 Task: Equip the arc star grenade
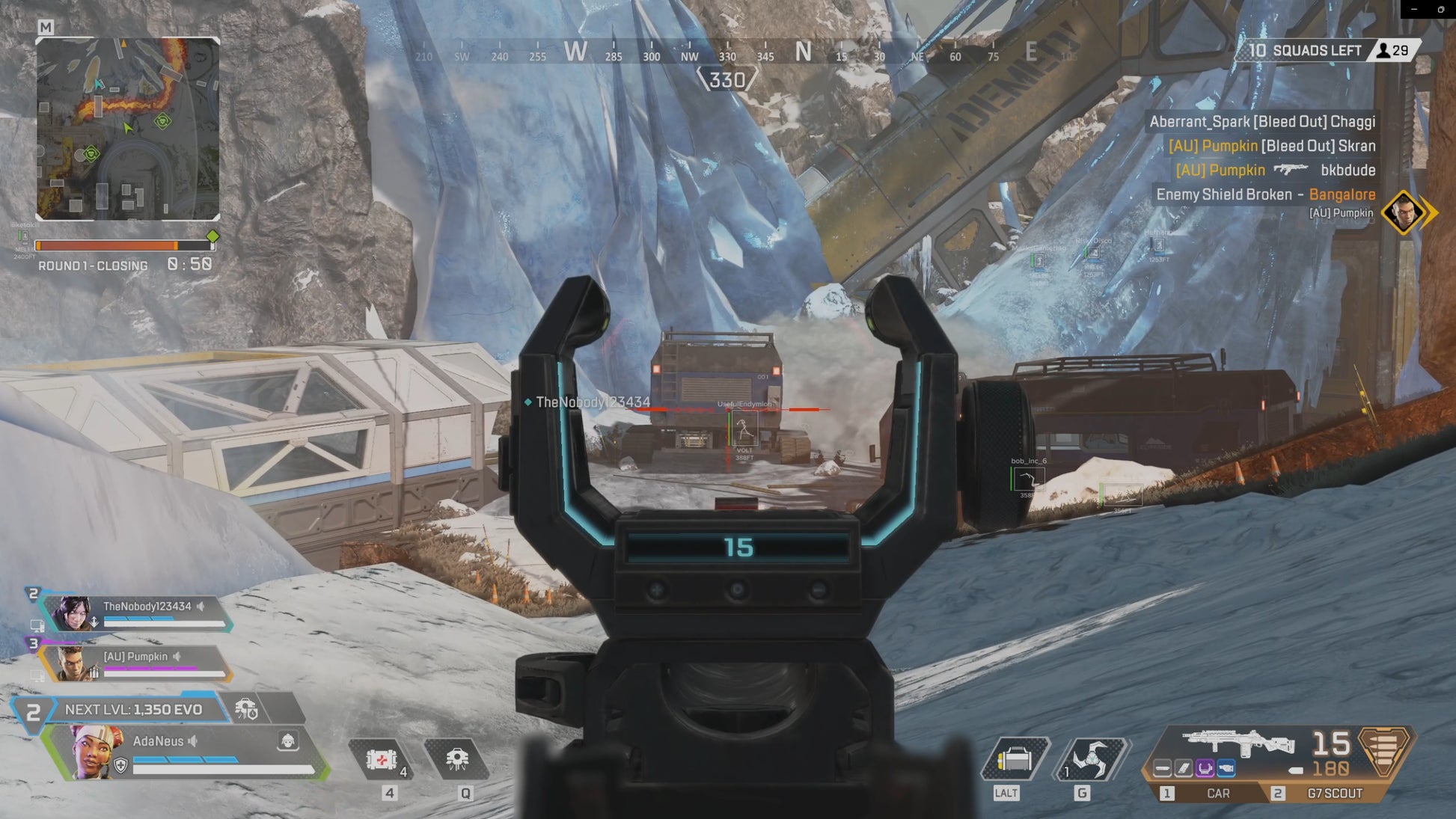1089,760
